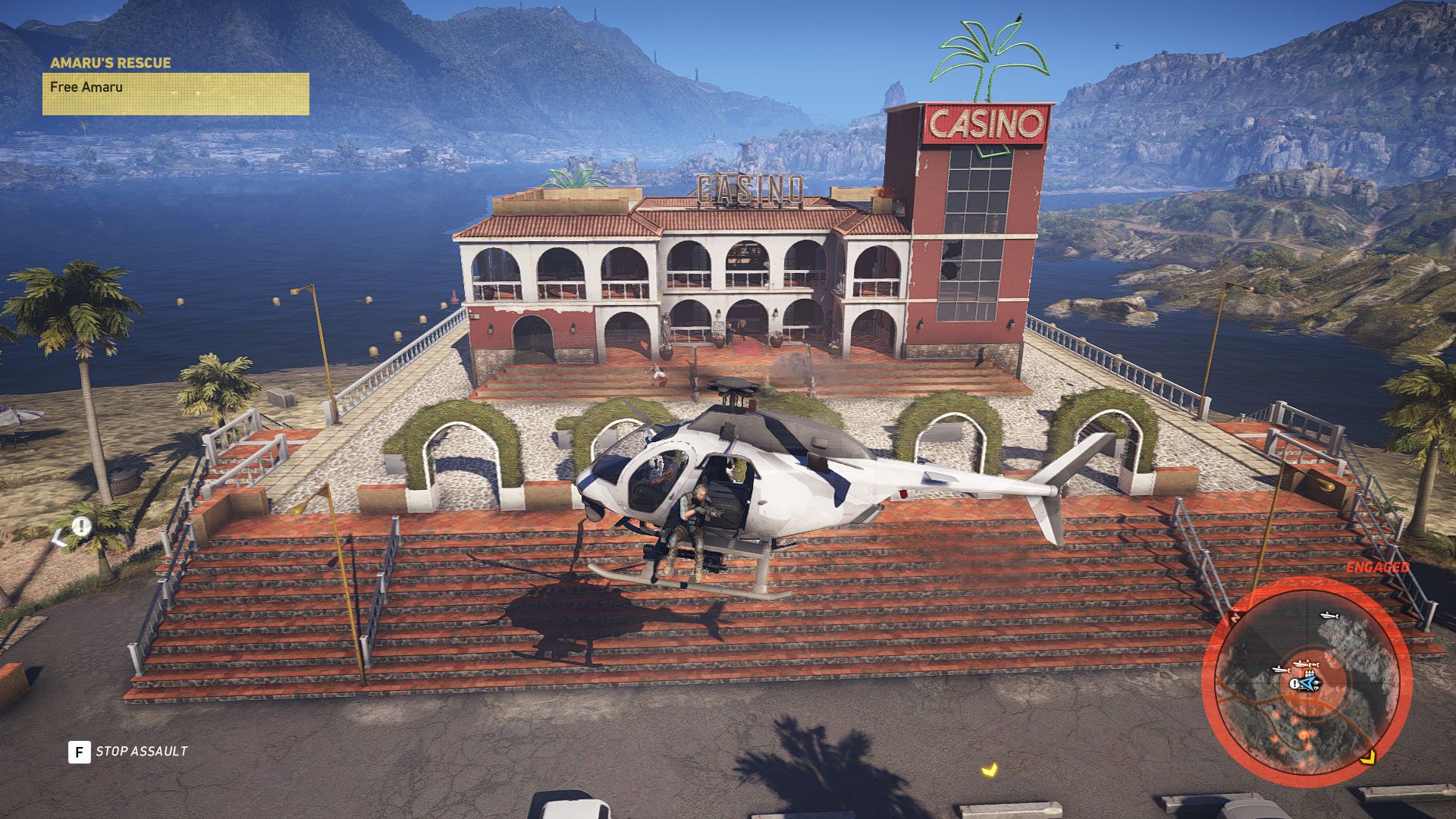This screenshot has height=819, width=1456.
Task: Click the N north indicator on the minimap
Action: [1235, 617]
